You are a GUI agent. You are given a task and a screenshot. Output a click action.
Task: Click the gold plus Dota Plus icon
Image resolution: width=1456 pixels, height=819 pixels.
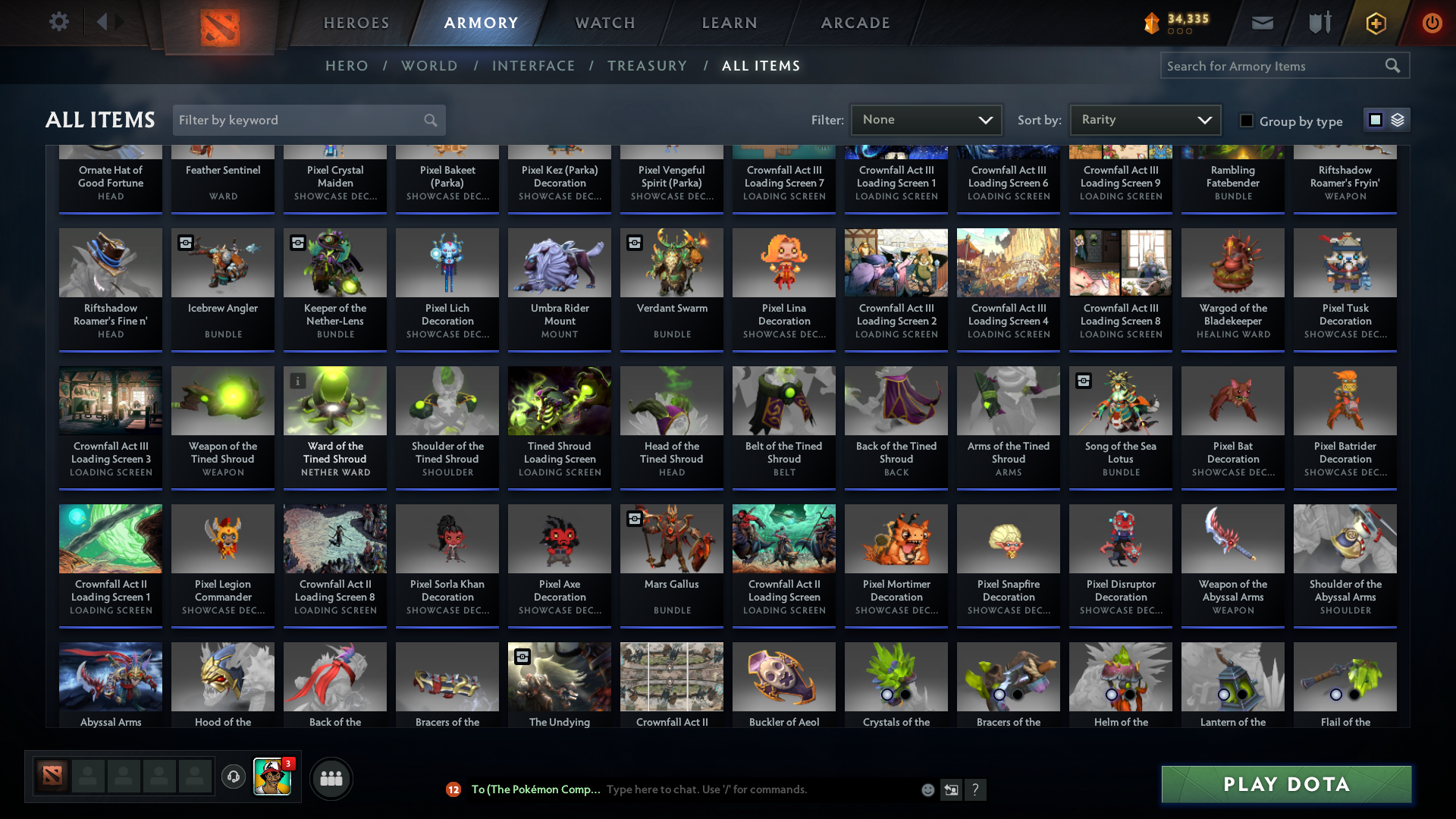pos(1376,23)
